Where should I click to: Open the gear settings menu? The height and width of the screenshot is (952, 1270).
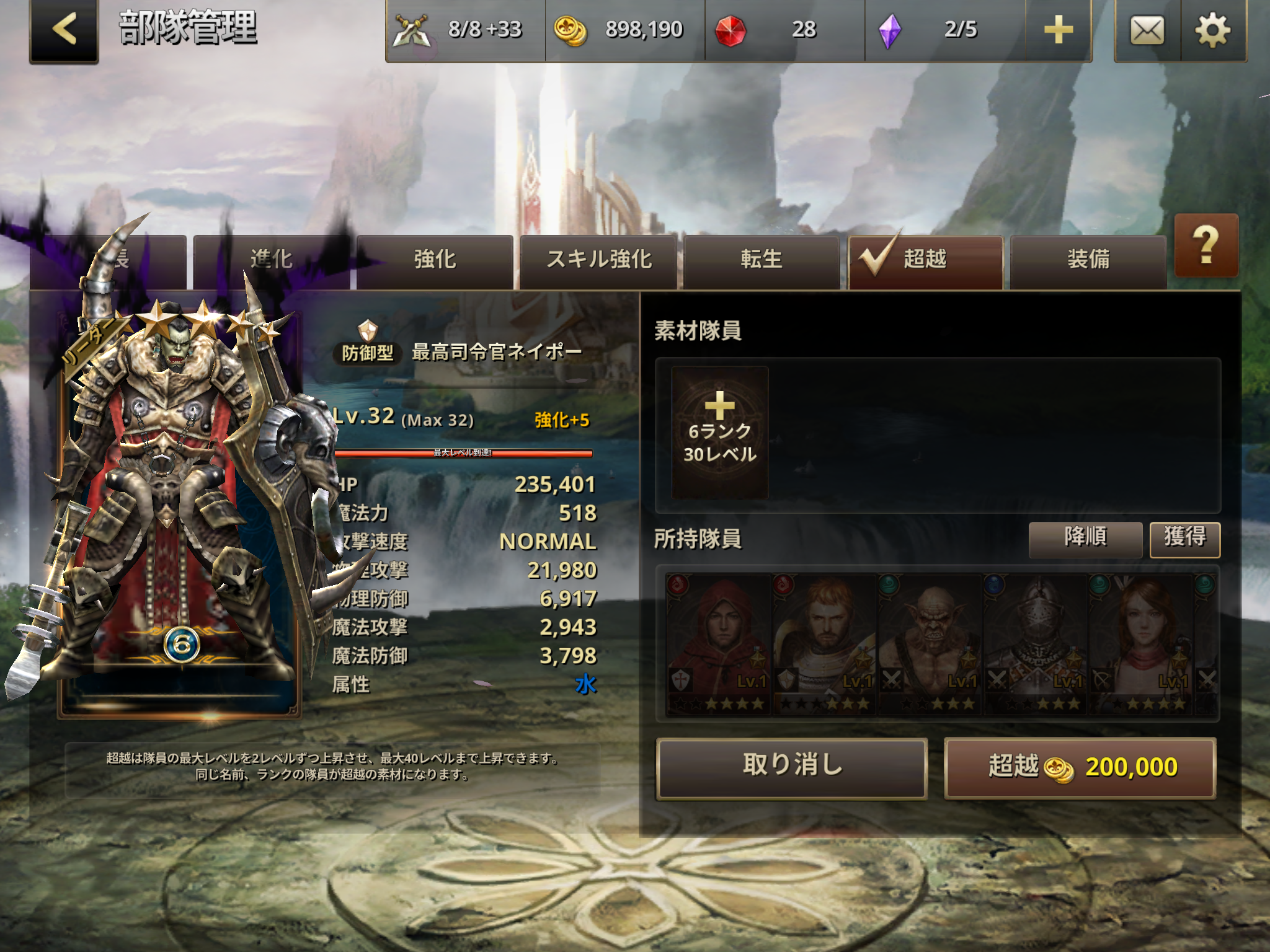[1212, 30]
